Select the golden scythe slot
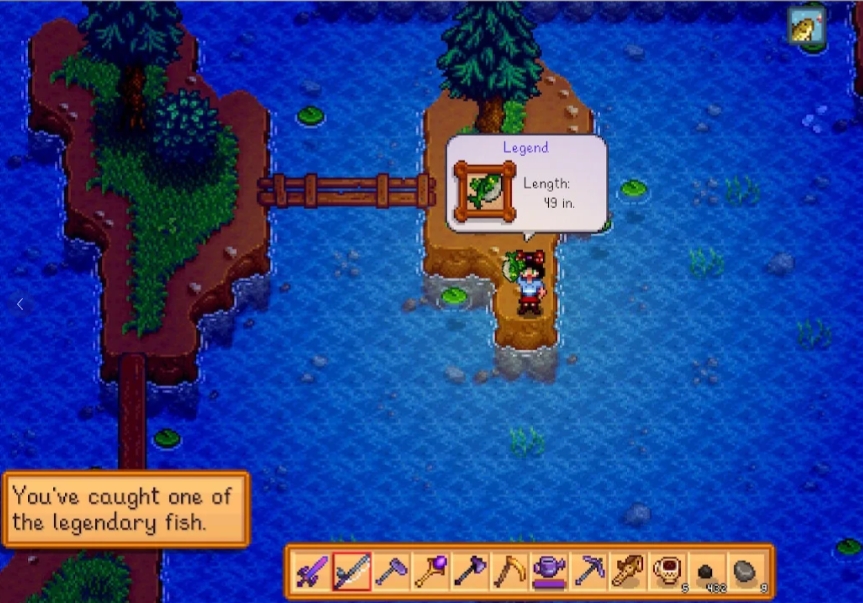The height and width of the screenshot is (603, 863). pyautogui.click(x=509, y=572)
